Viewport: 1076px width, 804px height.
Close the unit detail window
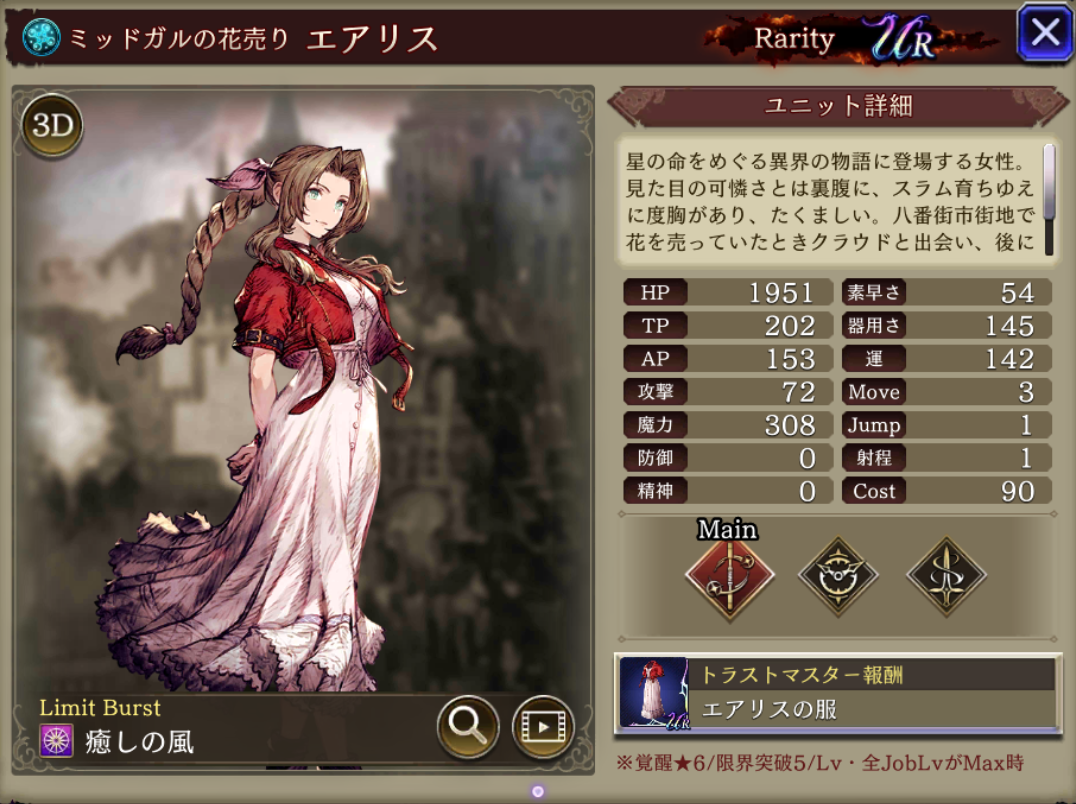tap(1044, 34)
